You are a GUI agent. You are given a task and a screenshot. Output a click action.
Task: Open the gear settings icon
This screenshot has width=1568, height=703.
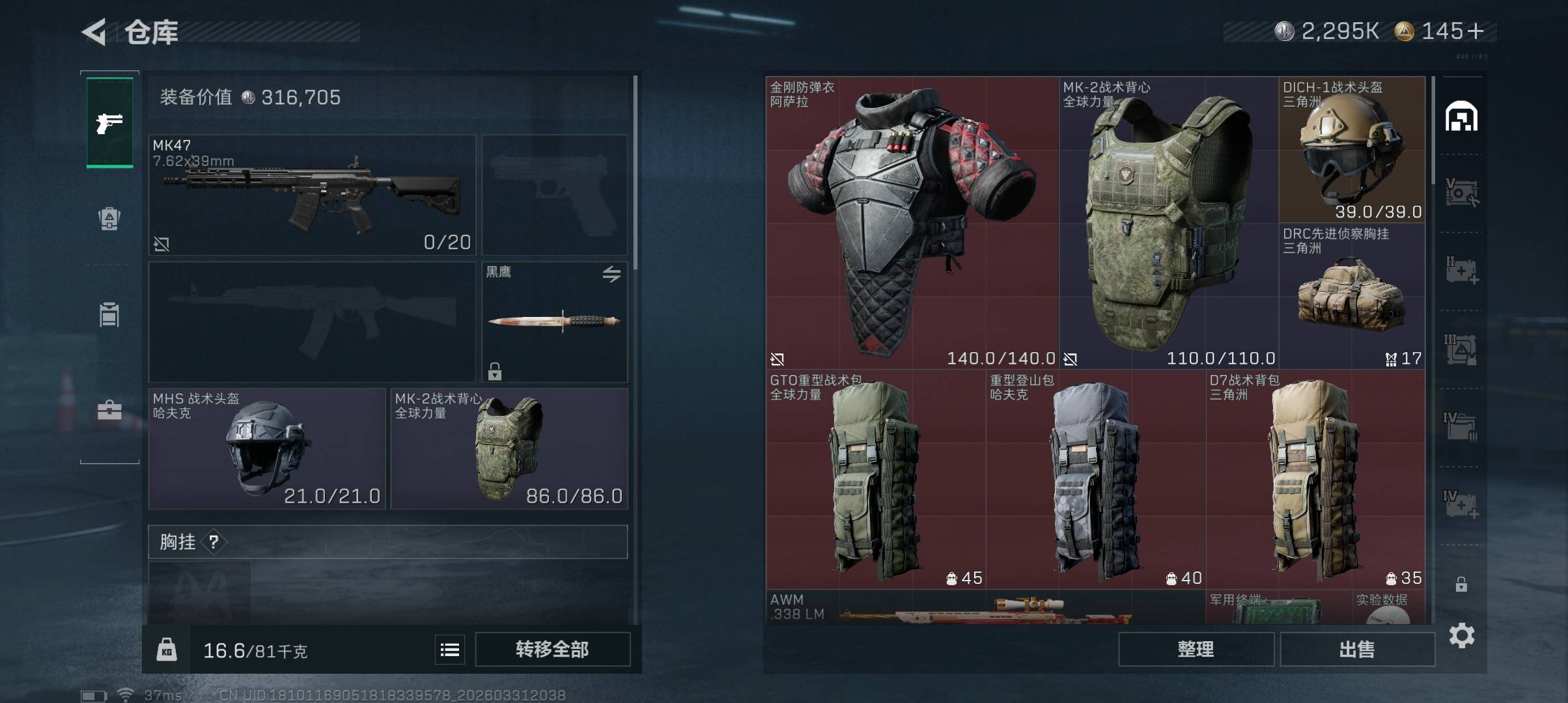tap(1462, 635)
